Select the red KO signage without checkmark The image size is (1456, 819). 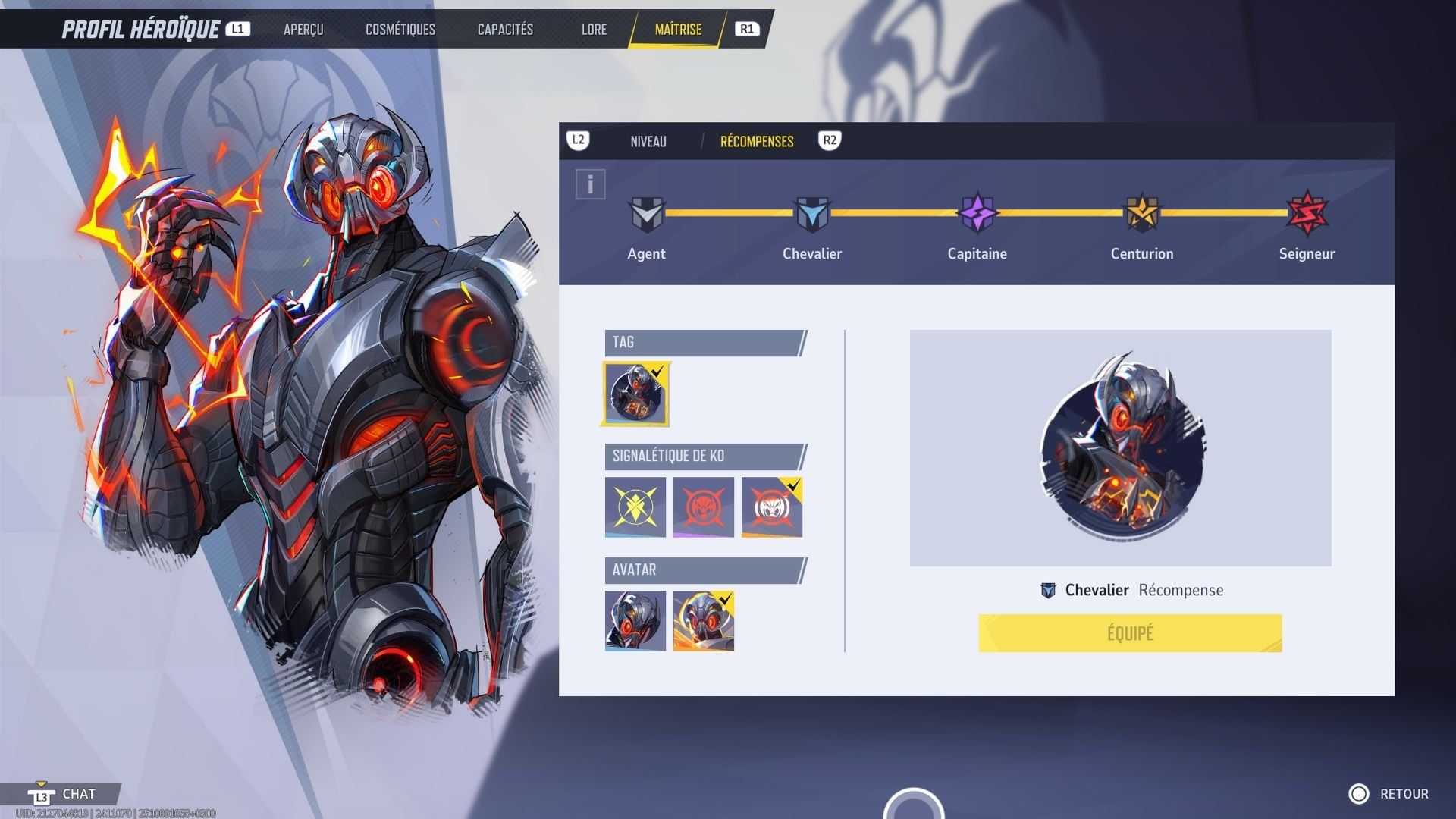pyautogui.click(x=704, y=507)
